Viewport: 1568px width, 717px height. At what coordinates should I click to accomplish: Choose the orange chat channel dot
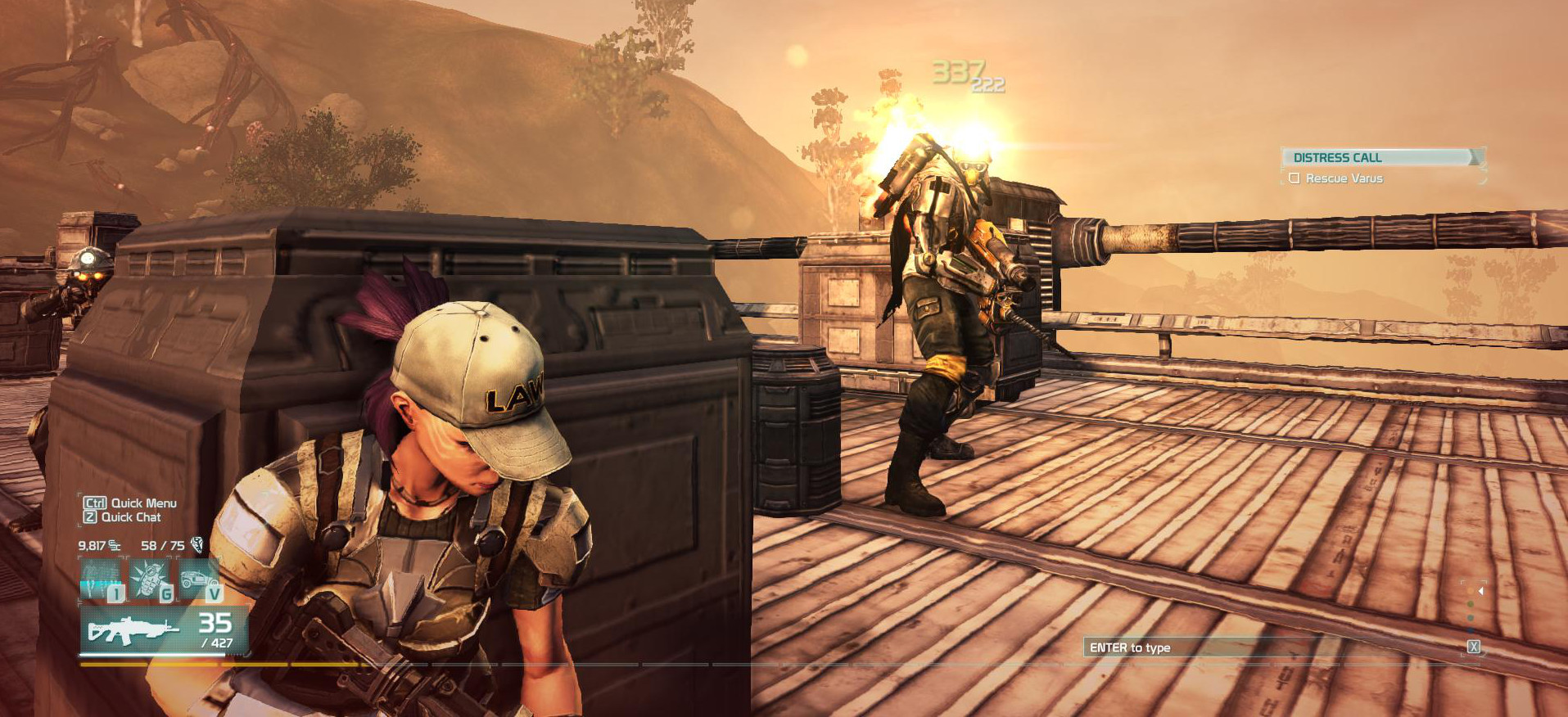click(1471, 589)
